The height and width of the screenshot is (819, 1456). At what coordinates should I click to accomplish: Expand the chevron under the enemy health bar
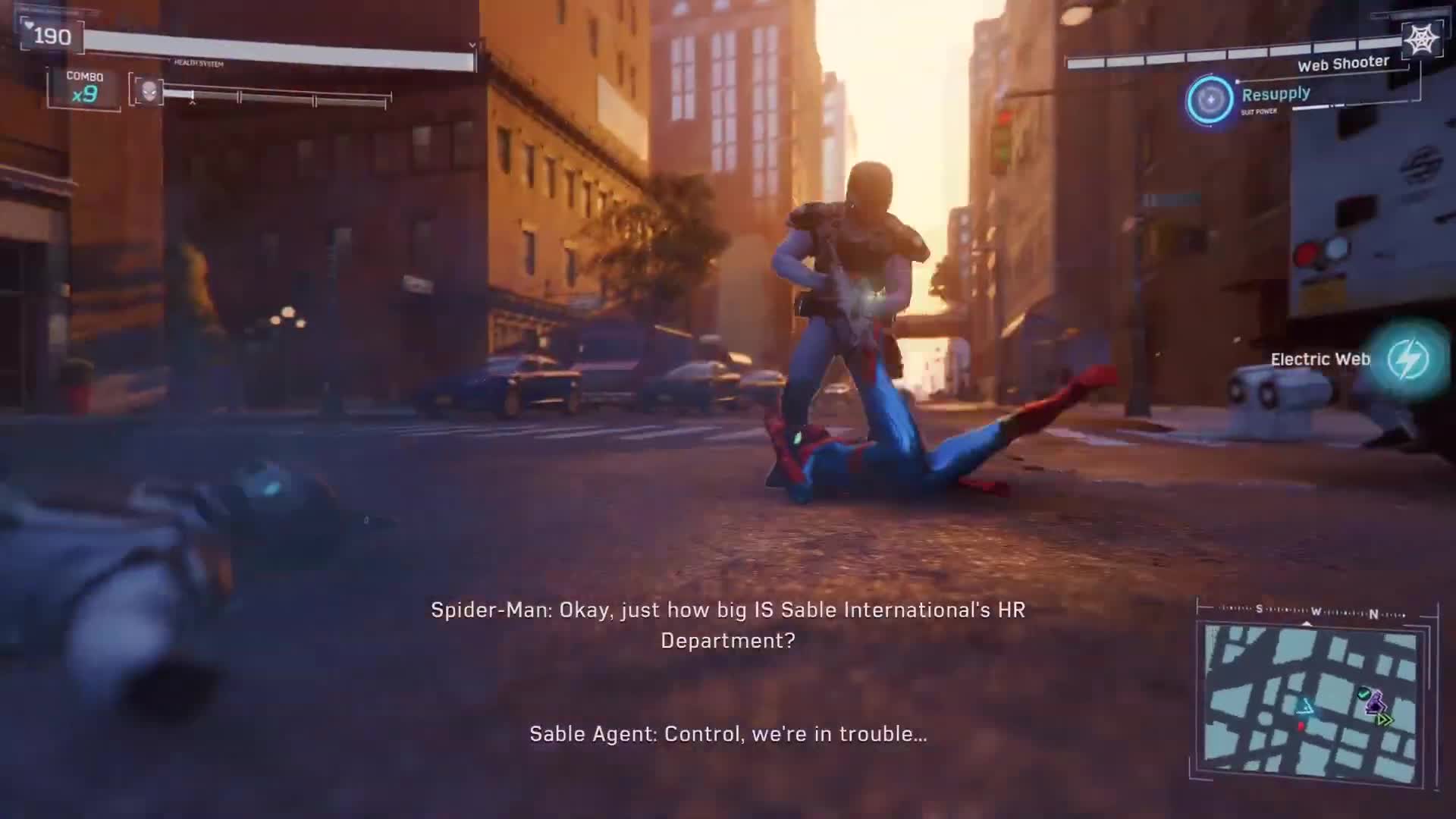click(192, 102)
